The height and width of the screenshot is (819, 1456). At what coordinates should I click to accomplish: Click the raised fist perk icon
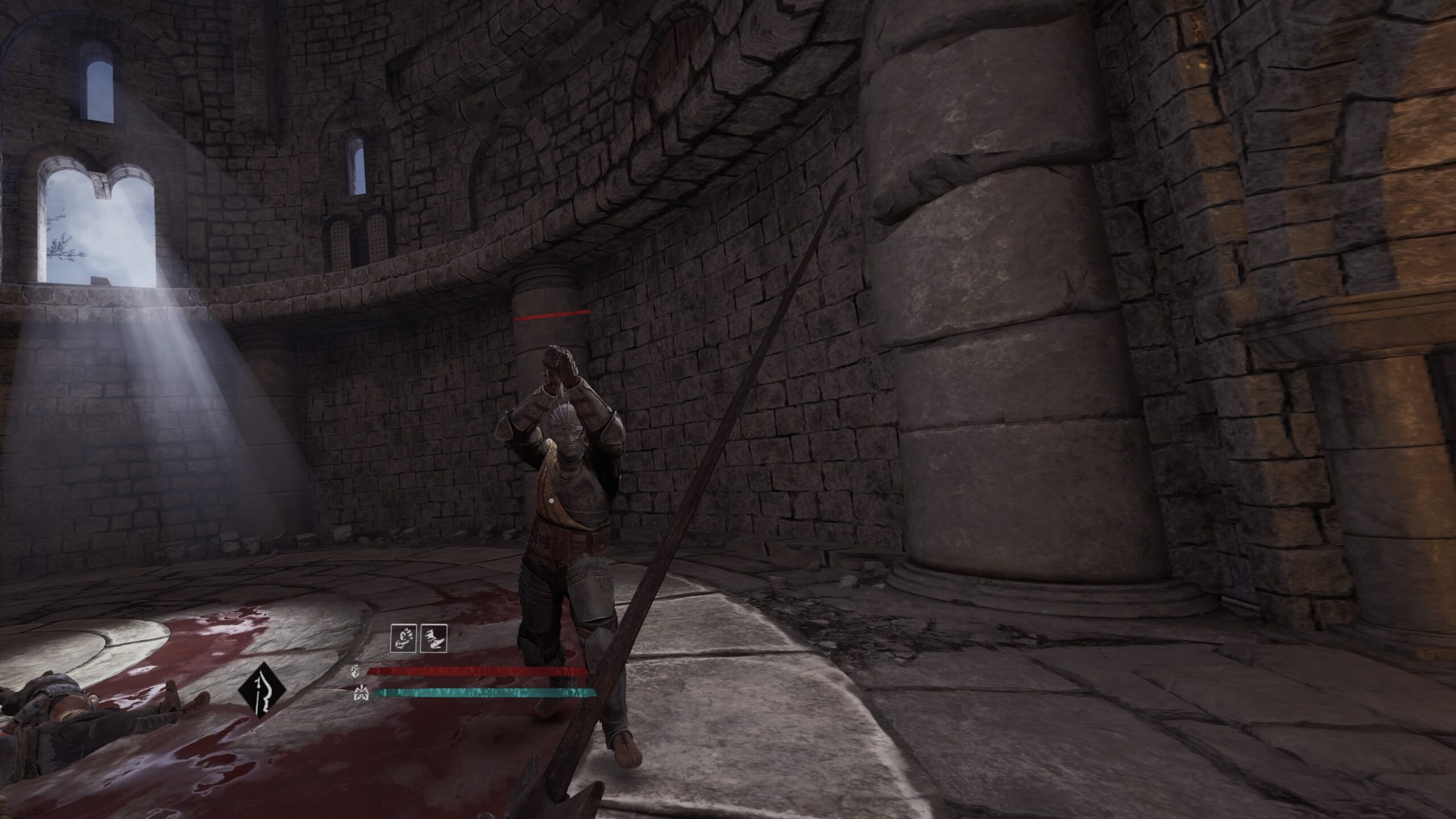click(x=403, y=638)
